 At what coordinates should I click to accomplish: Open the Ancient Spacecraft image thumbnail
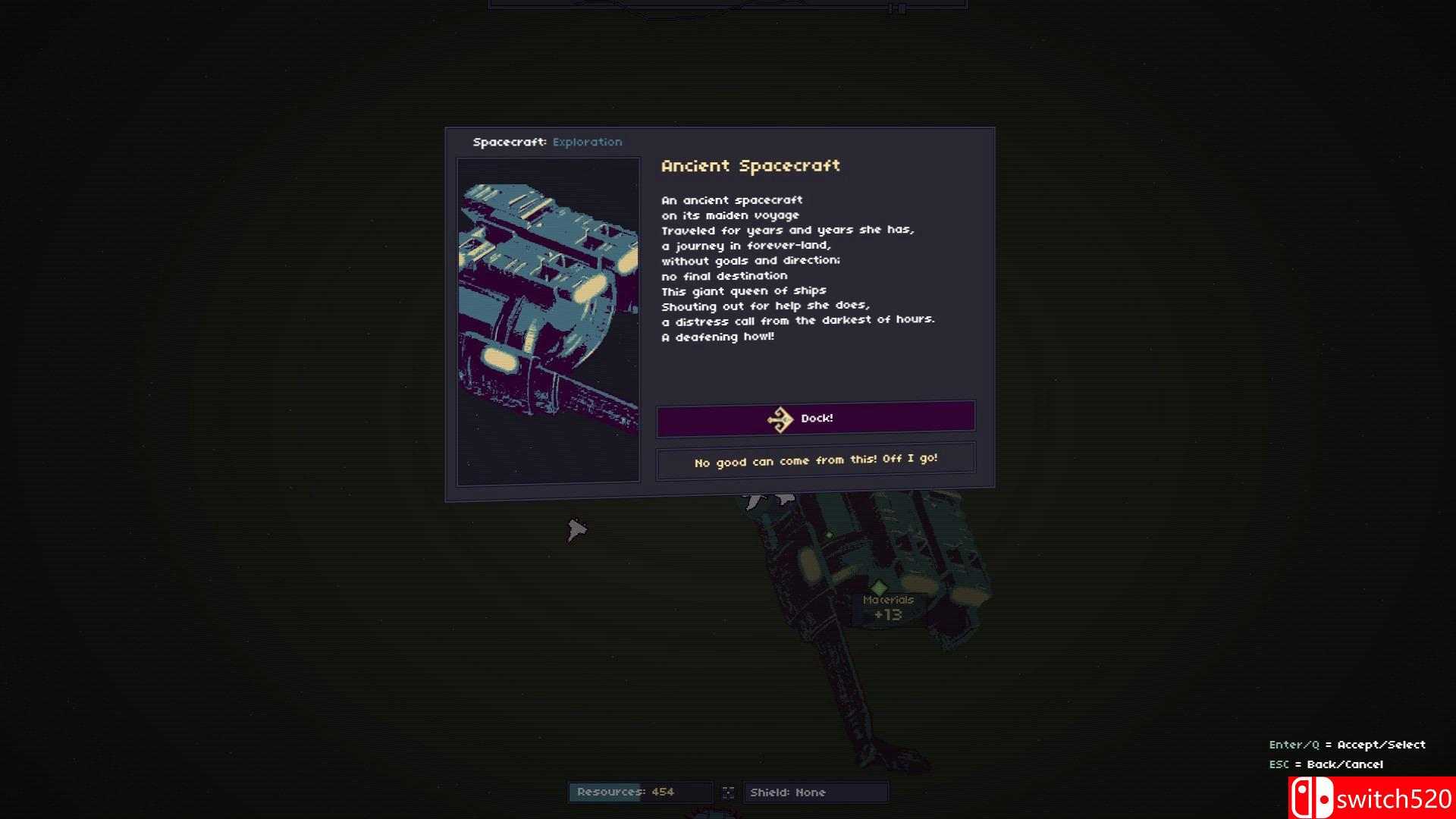(x=548, y=320)
